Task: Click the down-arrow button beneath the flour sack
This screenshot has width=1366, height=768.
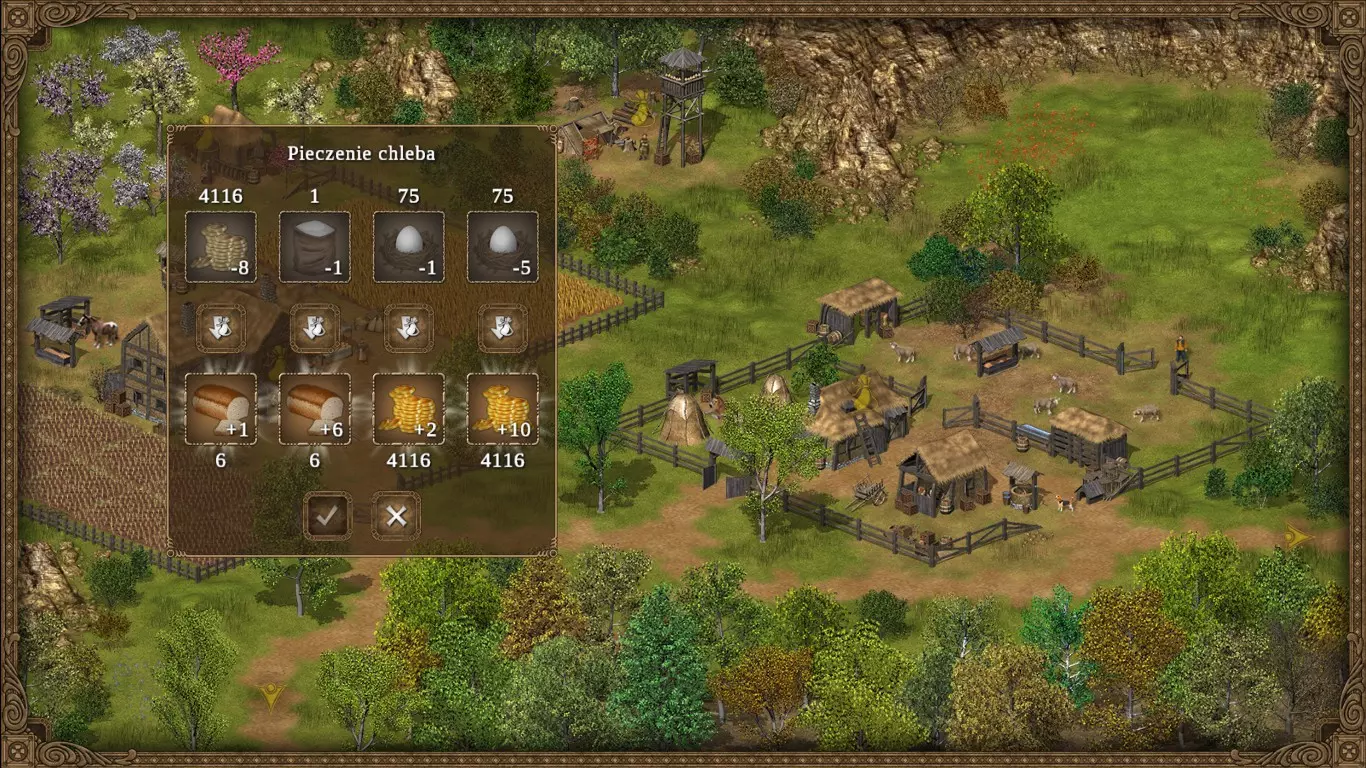Action: (314, 328)
